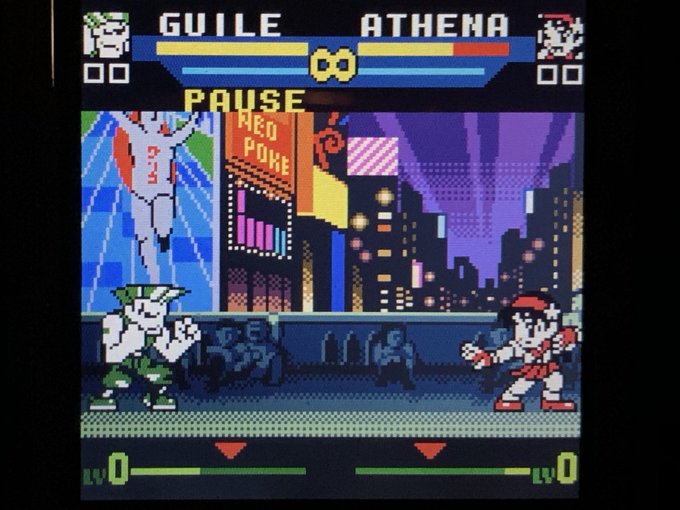This screenshot has height=510, width=680.
Task: Click Athena's character portrait
Action: point(559,37)
